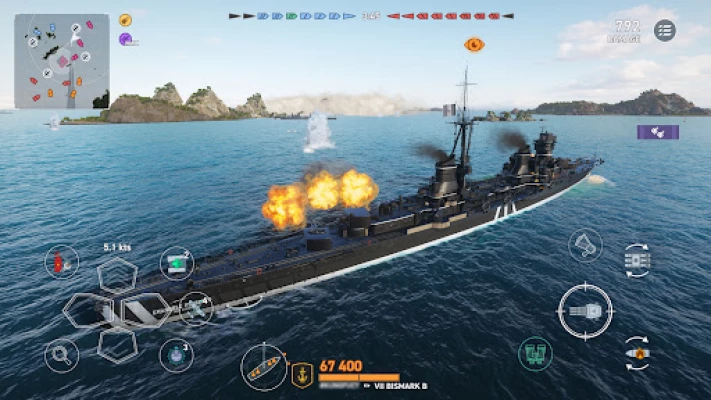Toggle binocular zoom view
Image resolution: width=711 pixels, height=400 pixels.
[x=536, y=353]
